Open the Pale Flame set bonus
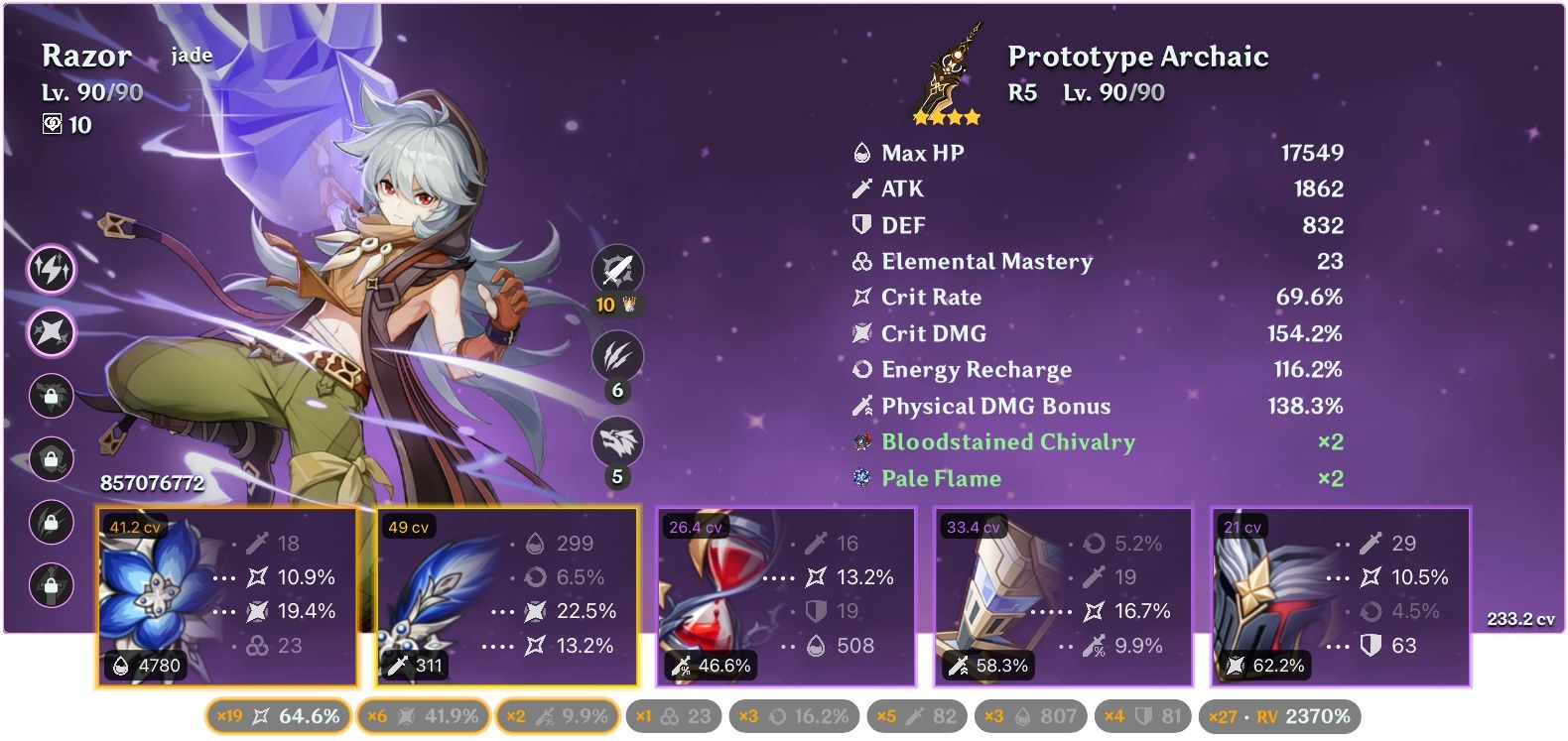Image resolution: width=1568 pixels, height=741 pixels. pos(941,478)
